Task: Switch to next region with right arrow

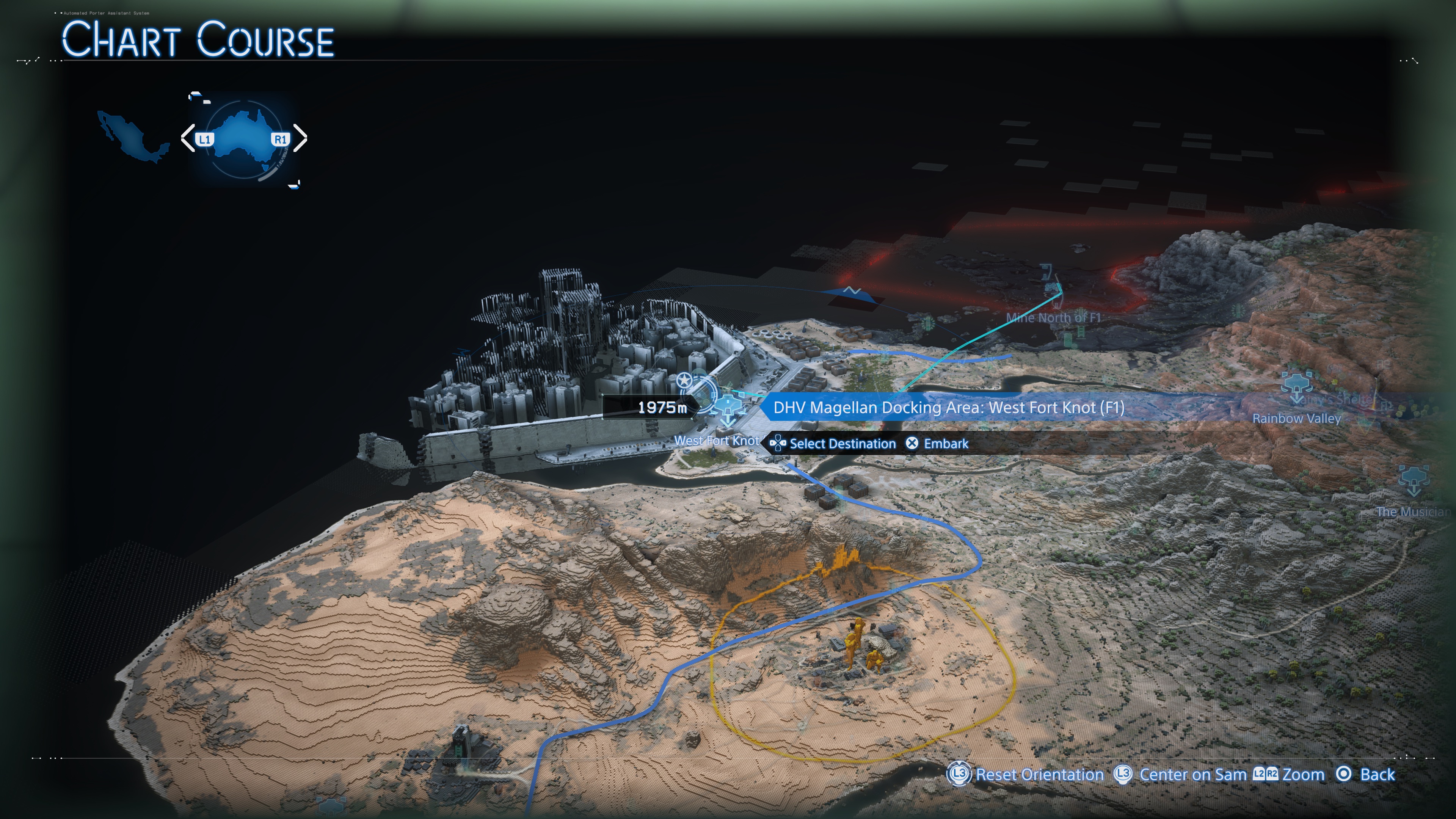Action: (300, 138)
